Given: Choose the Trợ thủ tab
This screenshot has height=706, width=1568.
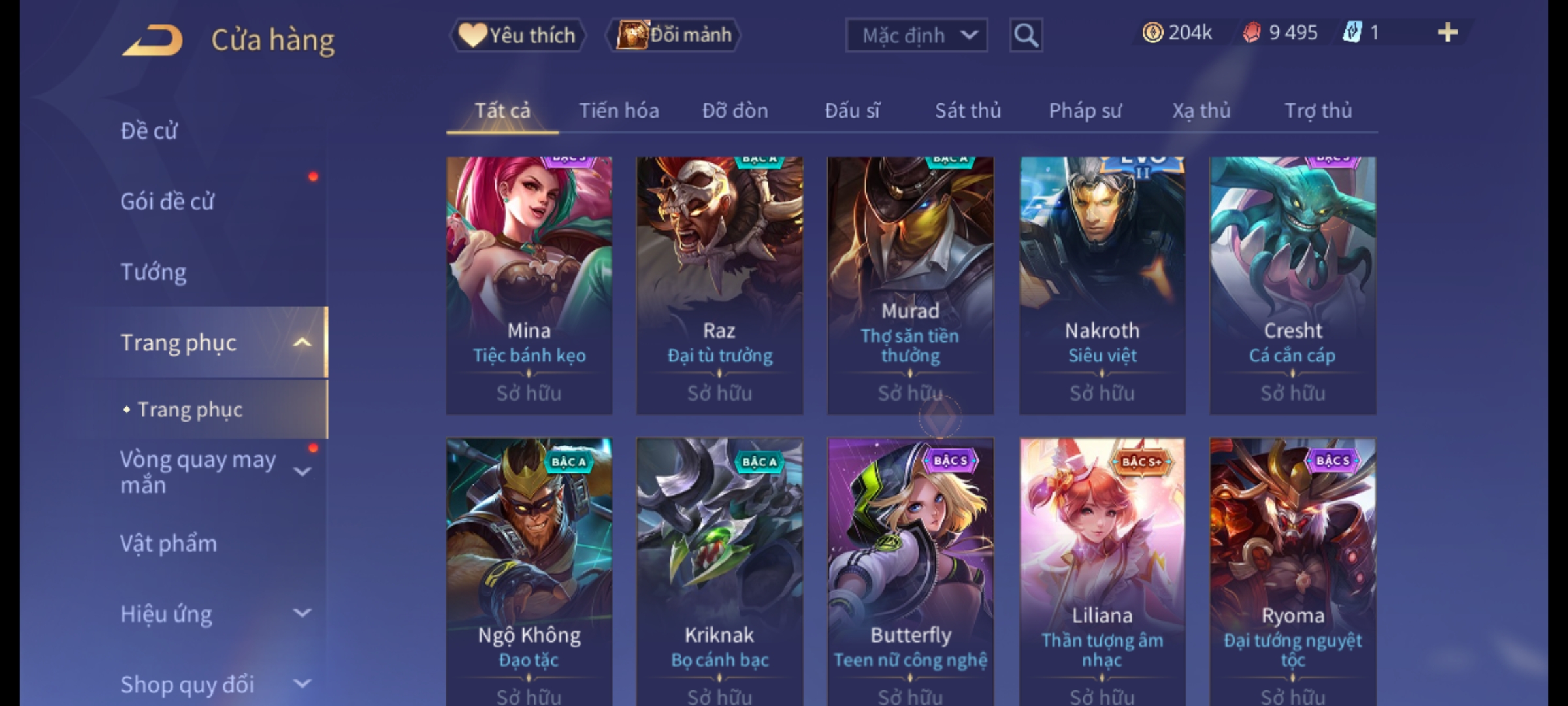Looking at the screenshot, I should 1318,111.
